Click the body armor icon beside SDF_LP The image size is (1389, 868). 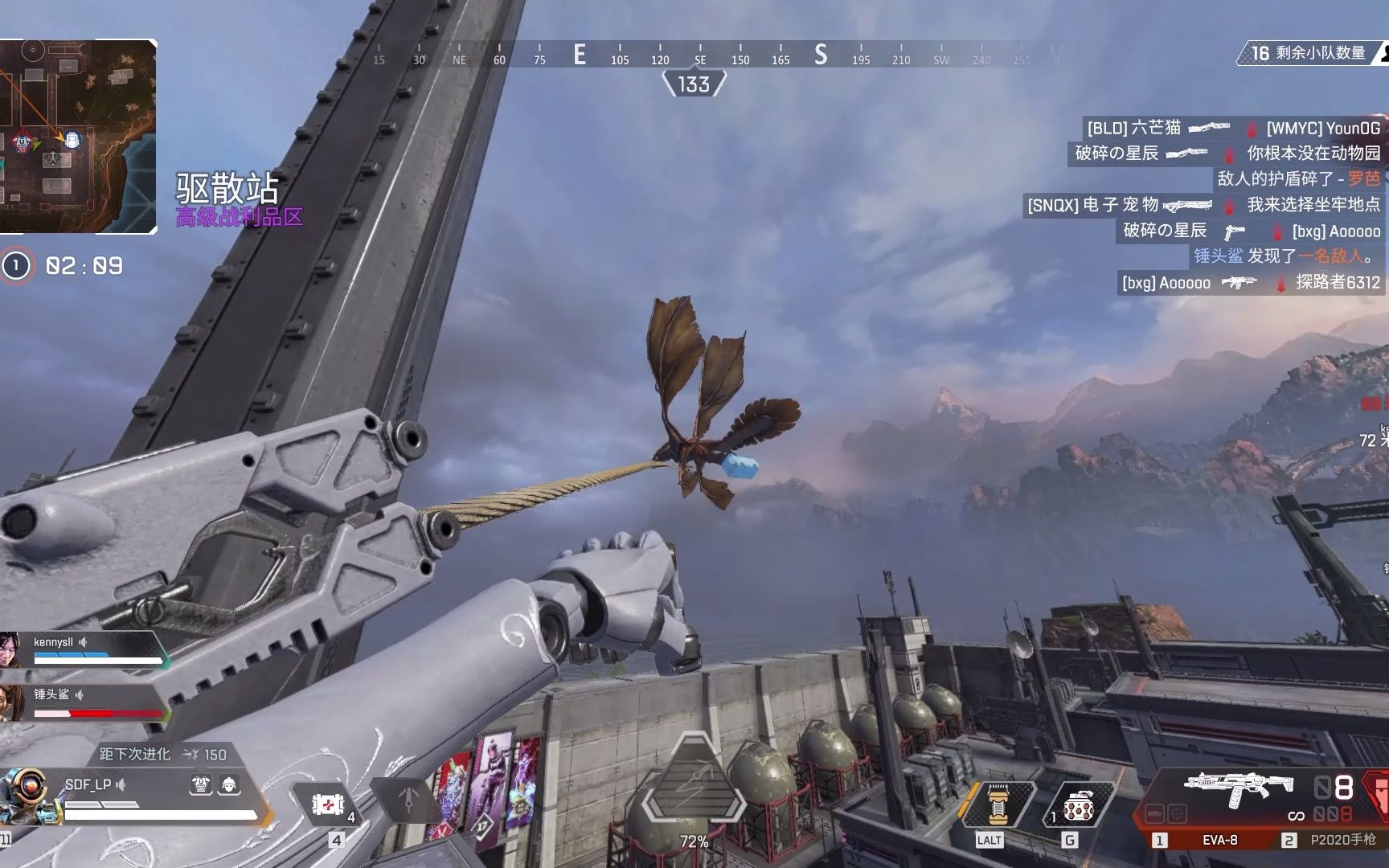pyautogui.click(x=201, y=784)
